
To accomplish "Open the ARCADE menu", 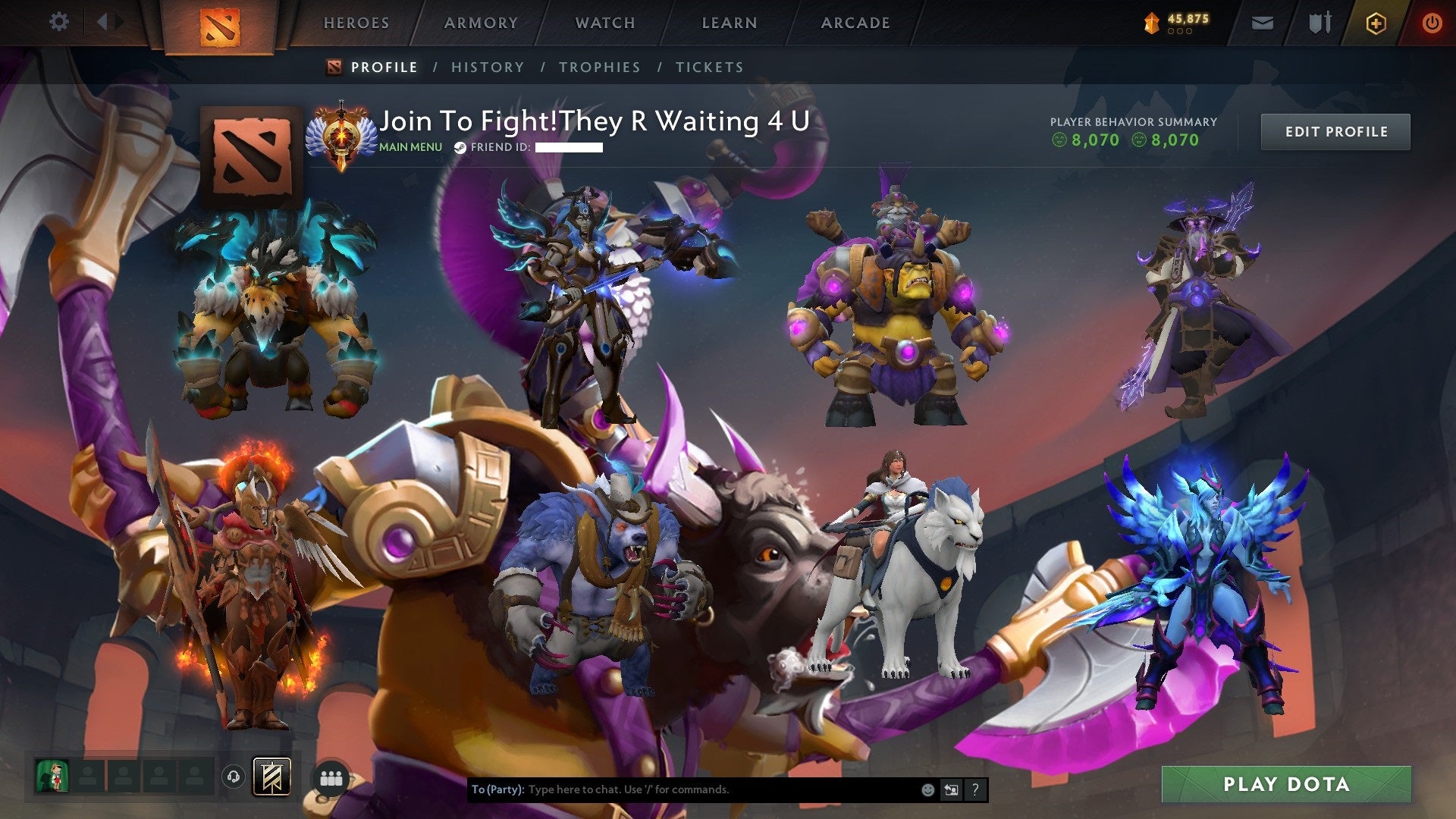I will click(x=855, y=23).
